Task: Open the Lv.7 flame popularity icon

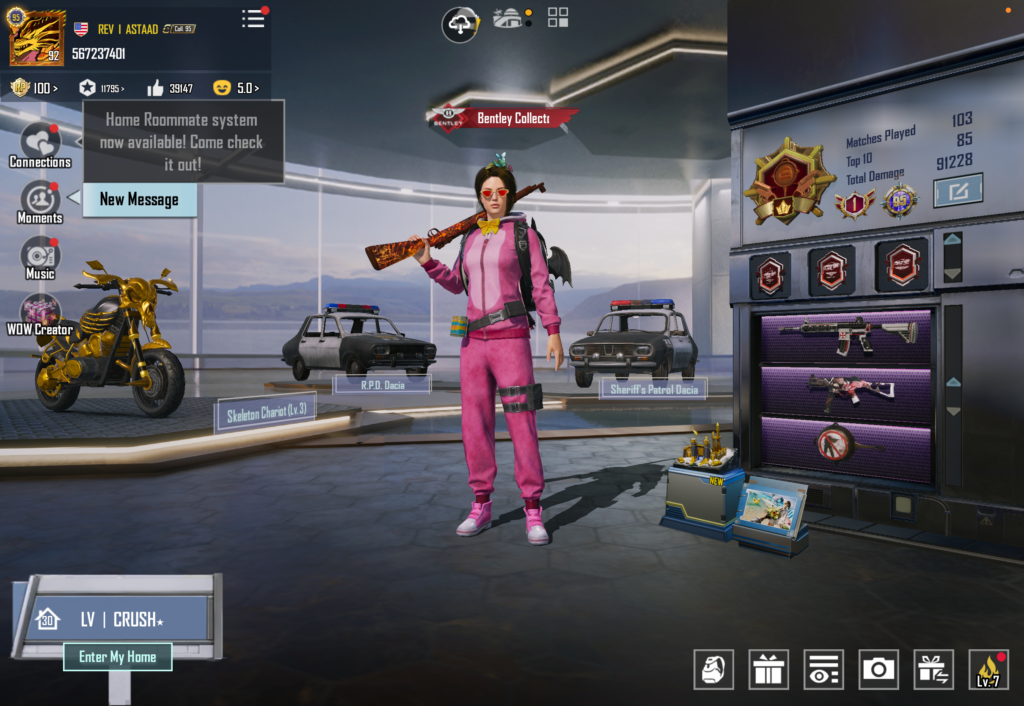Action: pos(988,669)
